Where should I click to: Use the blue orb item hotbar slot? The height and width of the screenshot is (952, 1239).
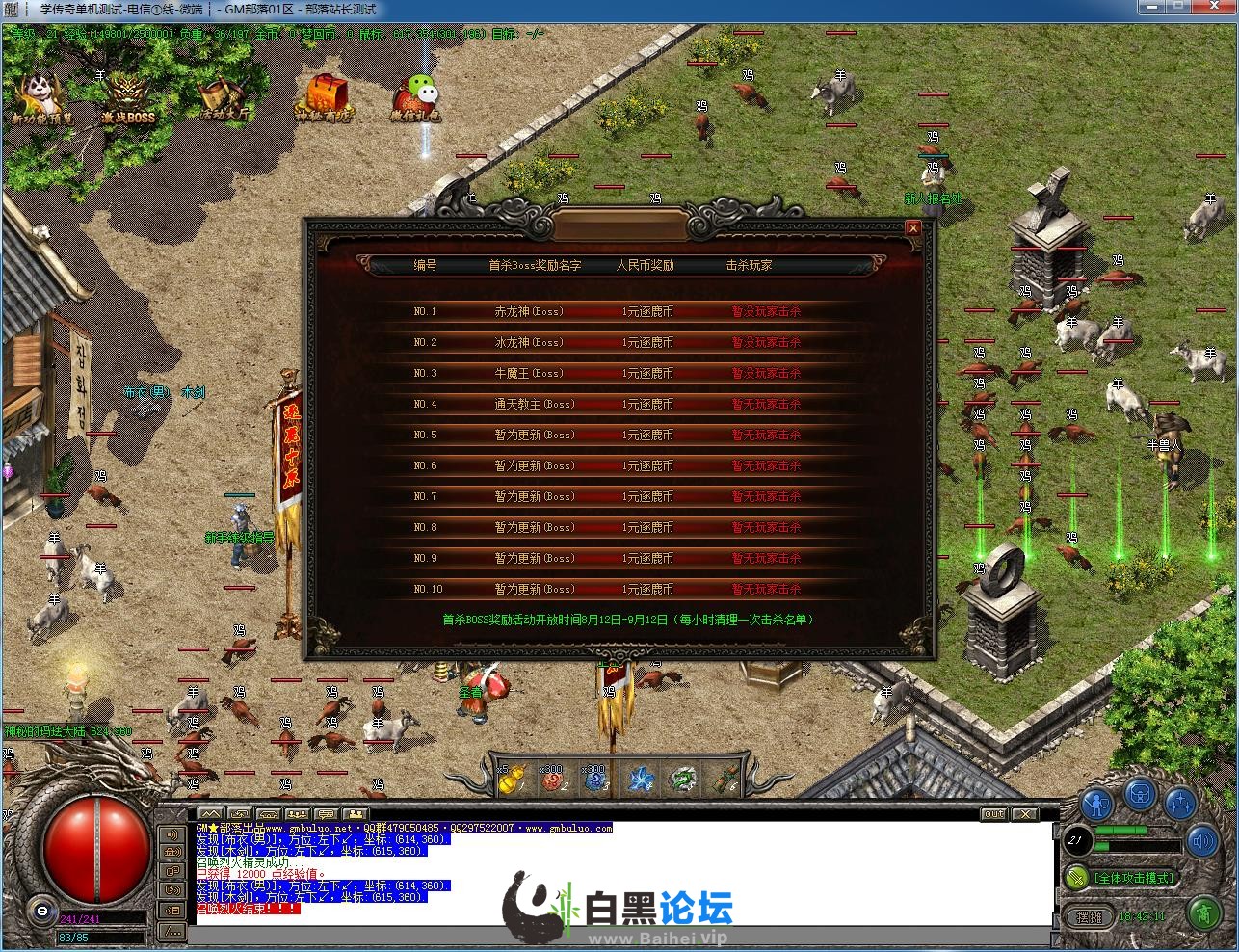pos(596,780)
